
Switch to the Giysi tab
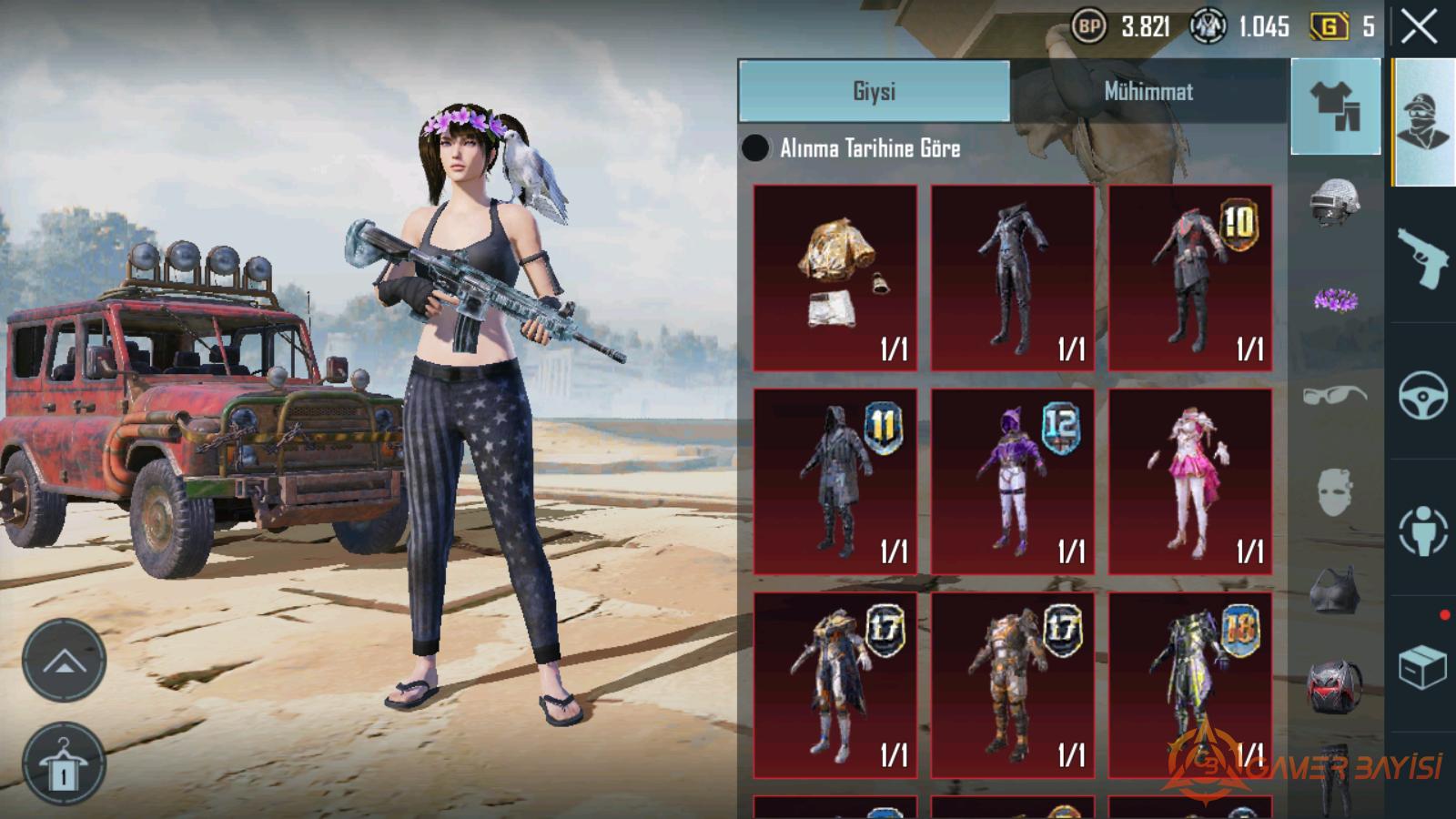click(x=874, y=91)
